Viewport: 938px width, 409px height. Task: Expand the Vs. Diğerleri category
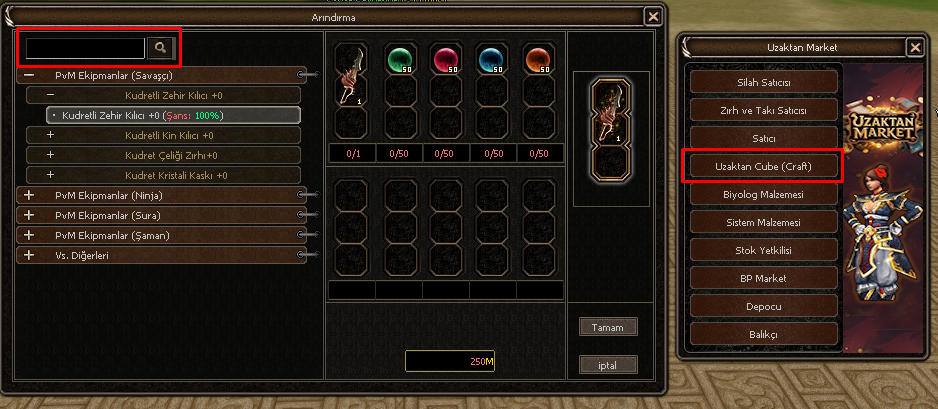tap(29, 255)
